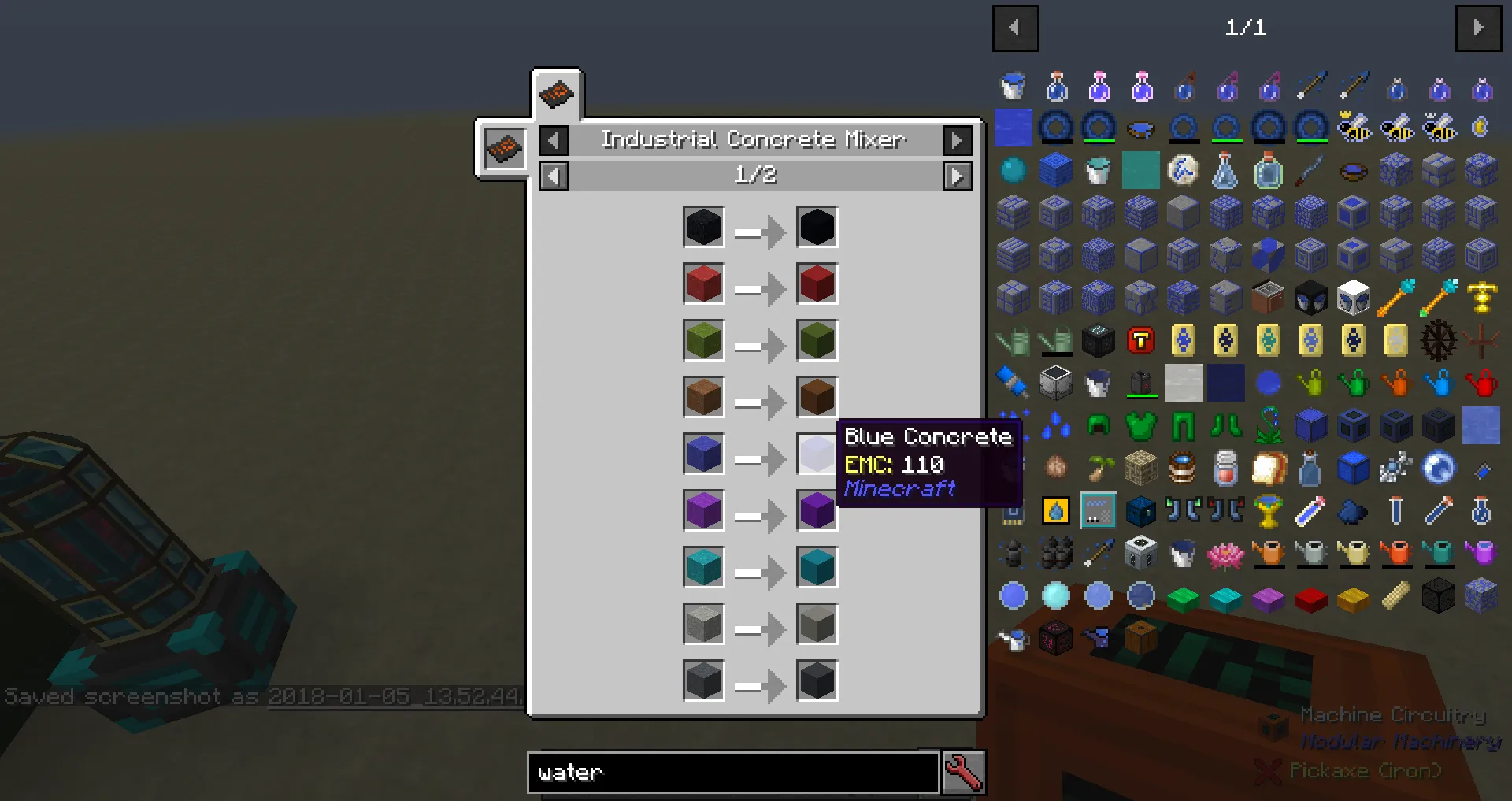Advance the item list with the top-right arrow
The image size is (1512, 801).
click(x=1479, y=28)
